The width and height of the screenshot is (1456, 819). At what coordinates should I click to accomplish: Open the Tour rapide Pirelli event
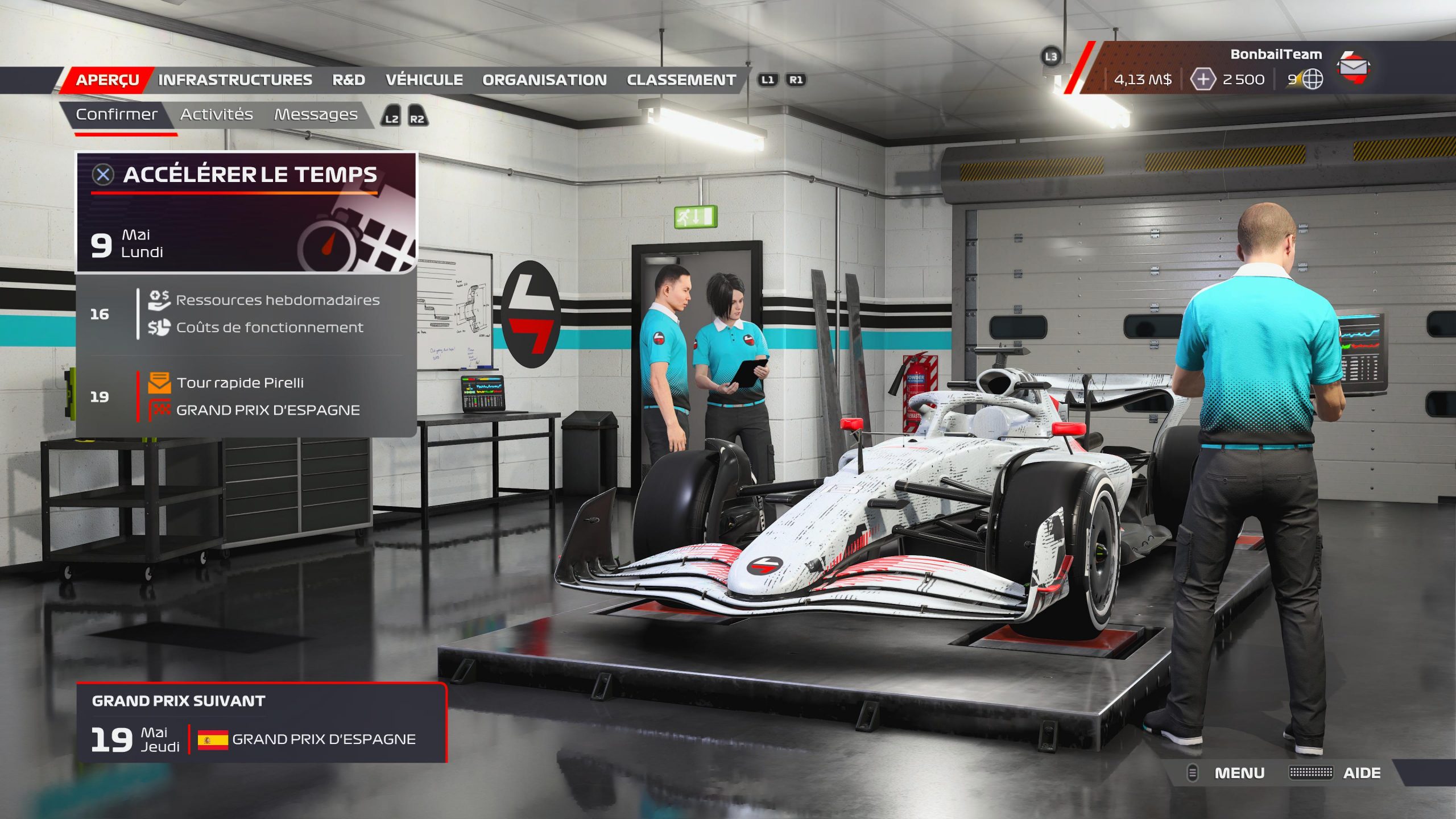click(x=239, y=383)
